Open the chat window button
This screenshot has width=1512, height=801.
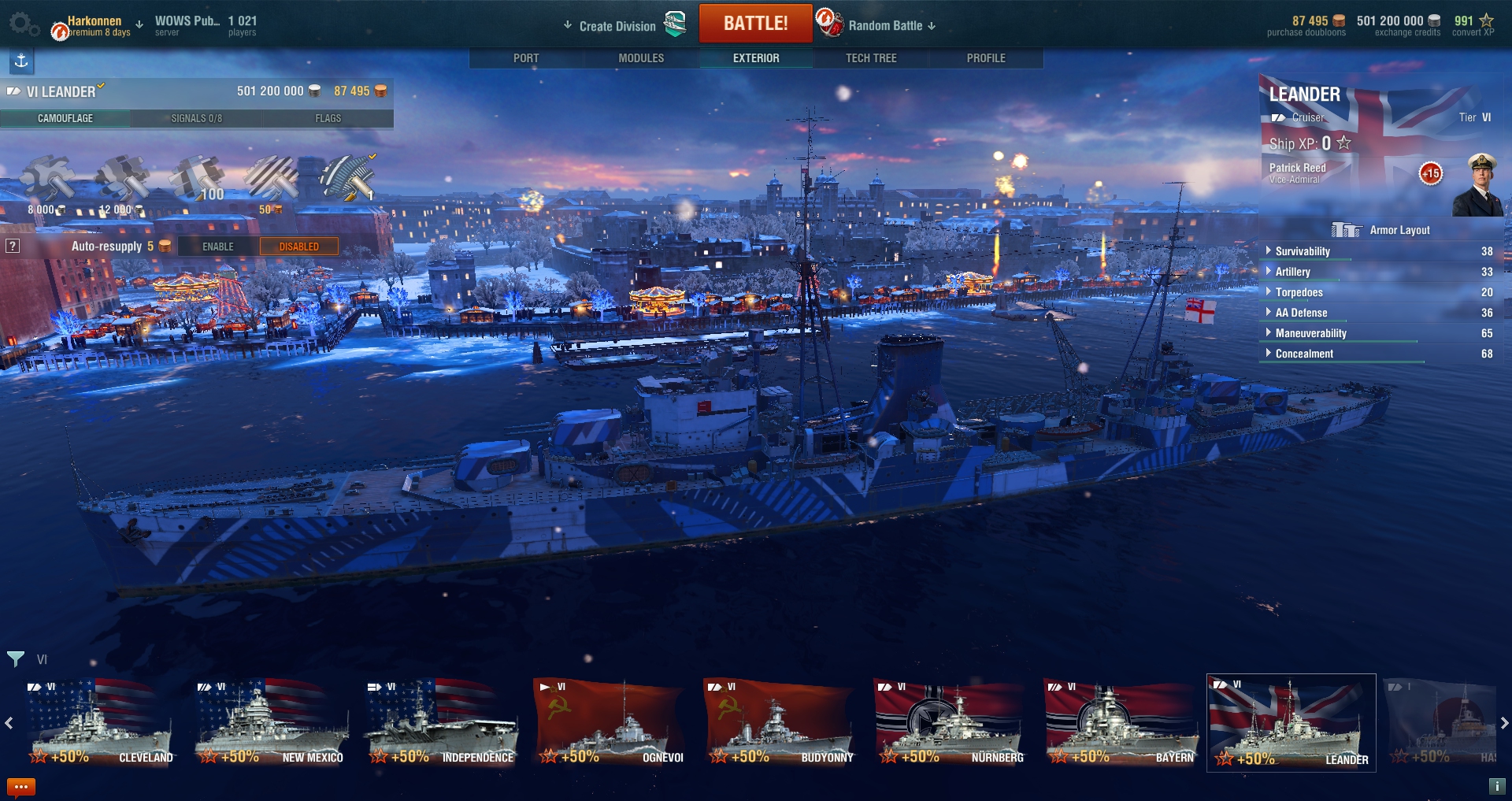point(21,787)
